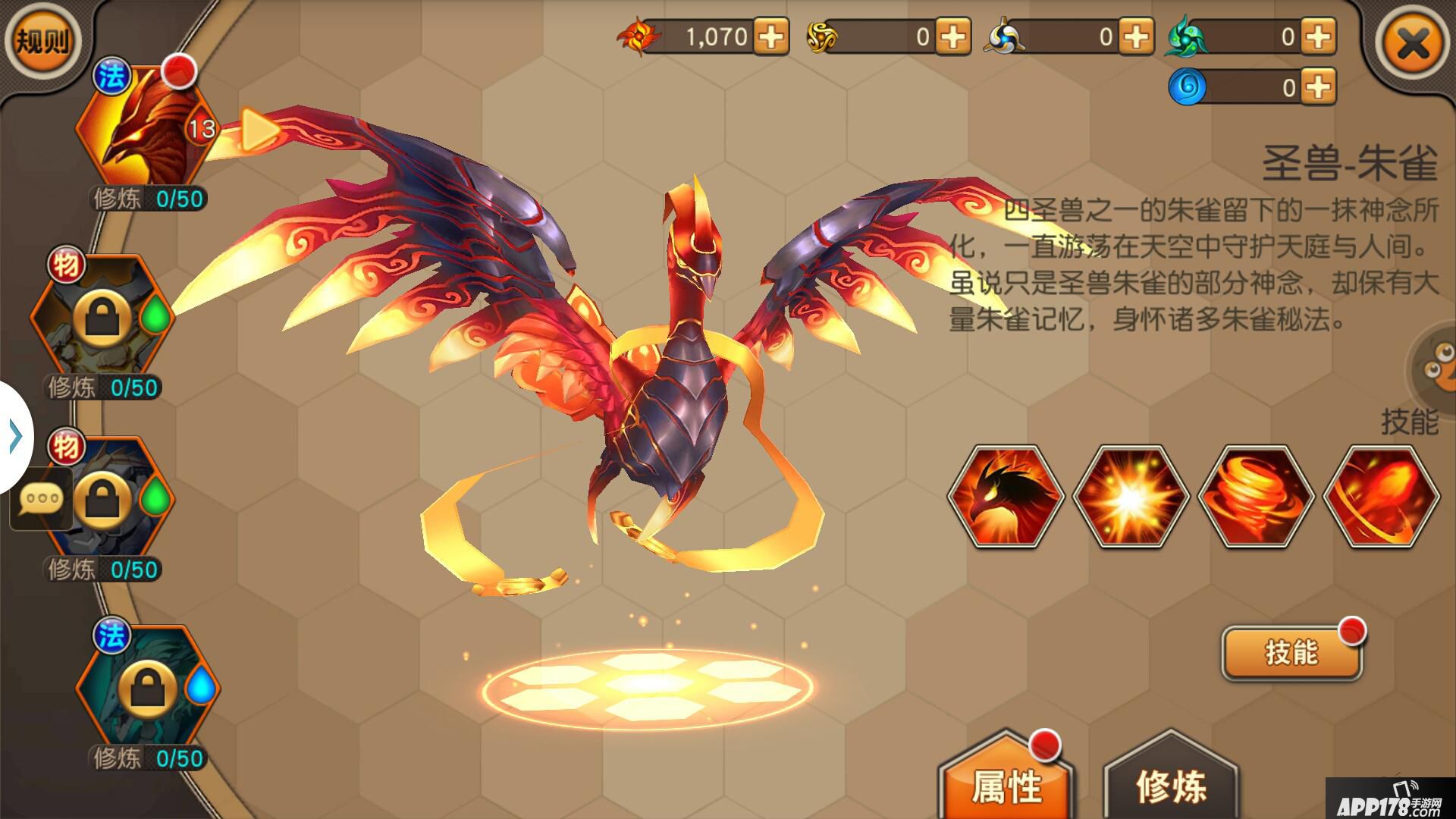Screen dimensions: 1456x819
Task: View the fiery explosion skill icon
Action: (1131, 497)
